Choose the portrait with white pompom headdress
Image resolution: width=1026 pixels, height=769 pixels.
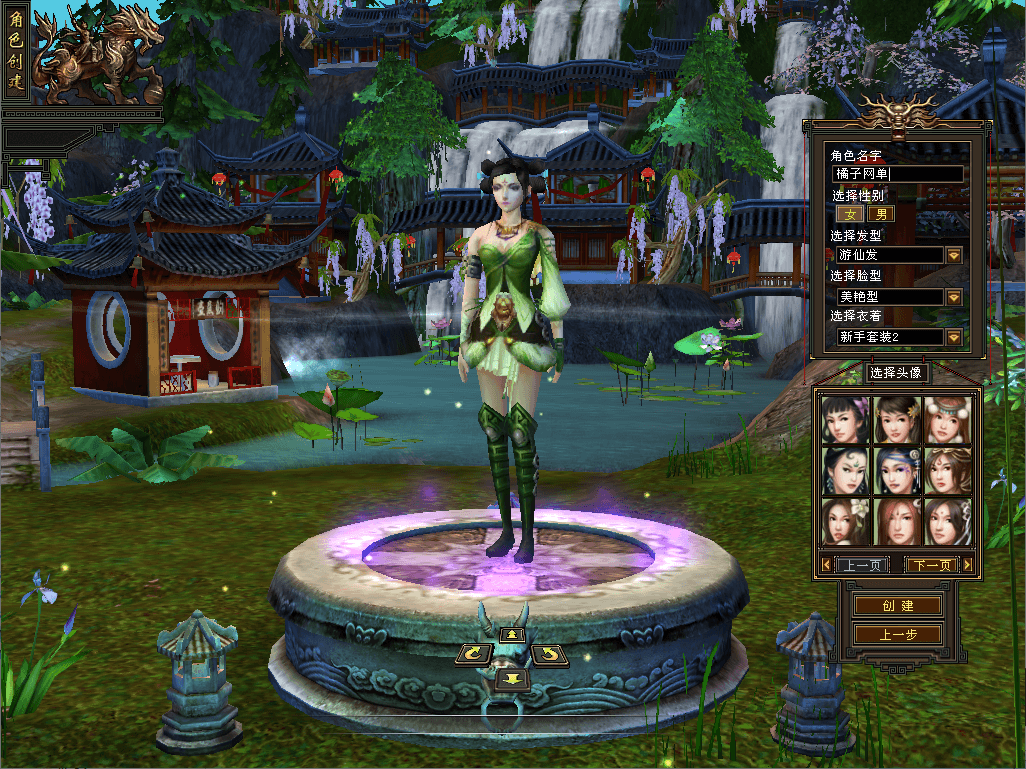[946, 420]
